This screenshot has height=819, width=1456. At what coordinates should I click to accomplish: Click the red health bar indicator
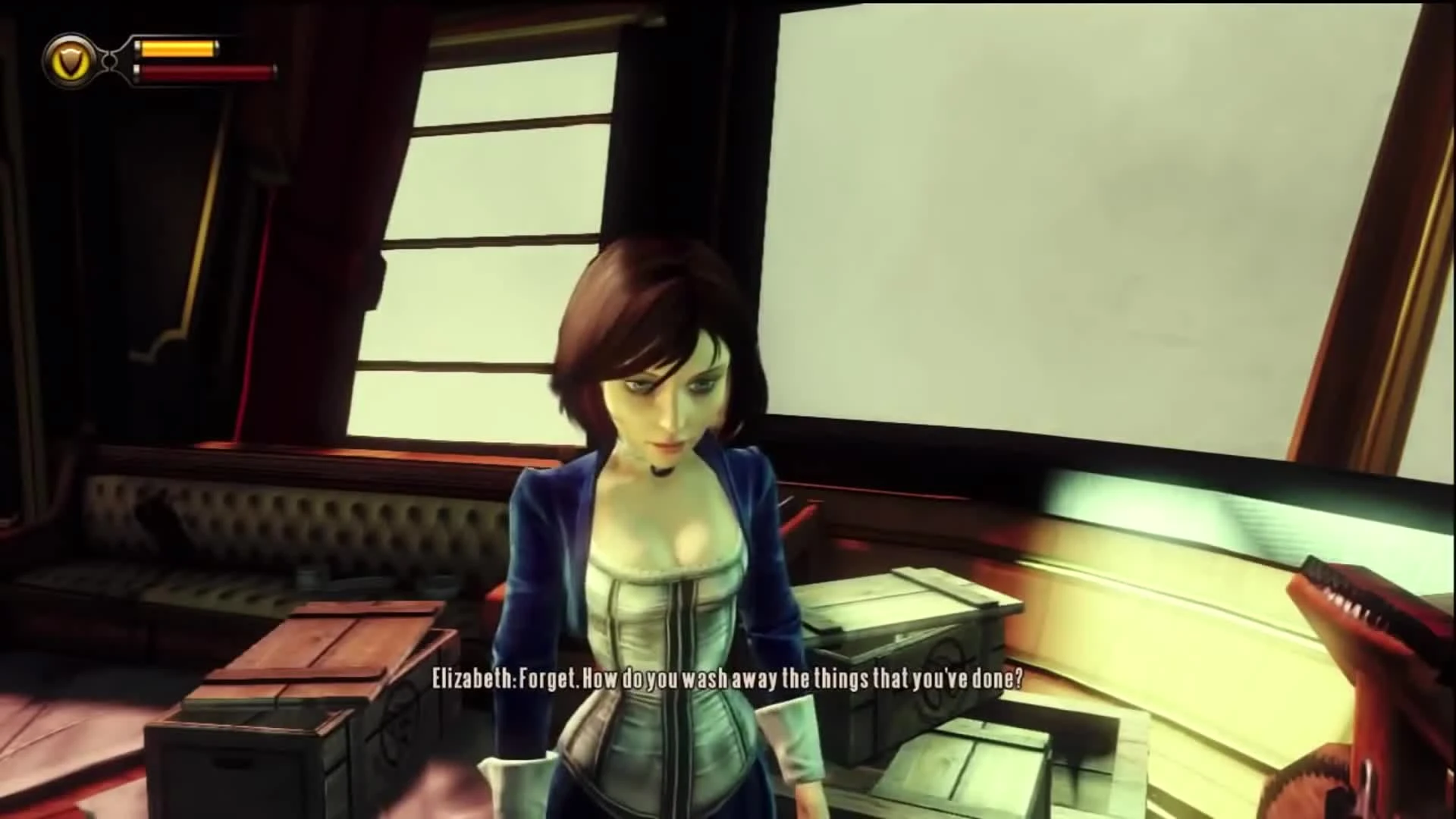pyautogui.click(x=205, y=74)
